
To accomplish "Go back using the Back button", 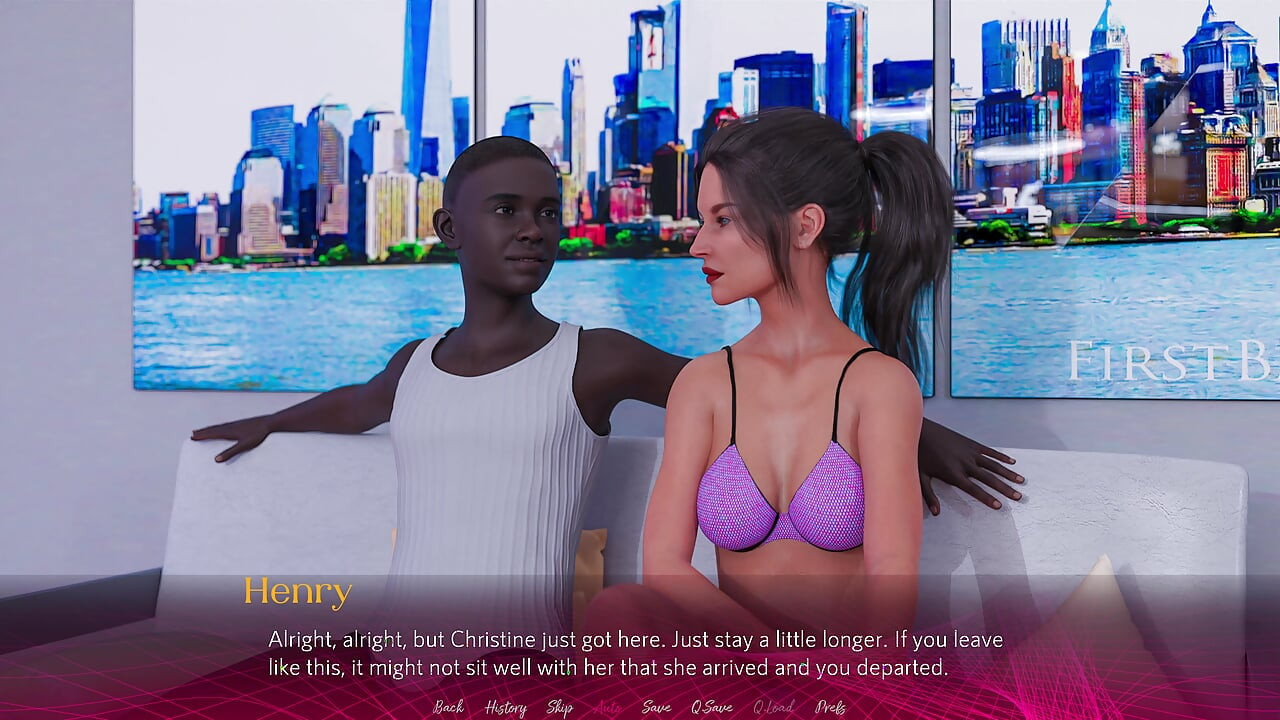I will (x=448, y=707).
